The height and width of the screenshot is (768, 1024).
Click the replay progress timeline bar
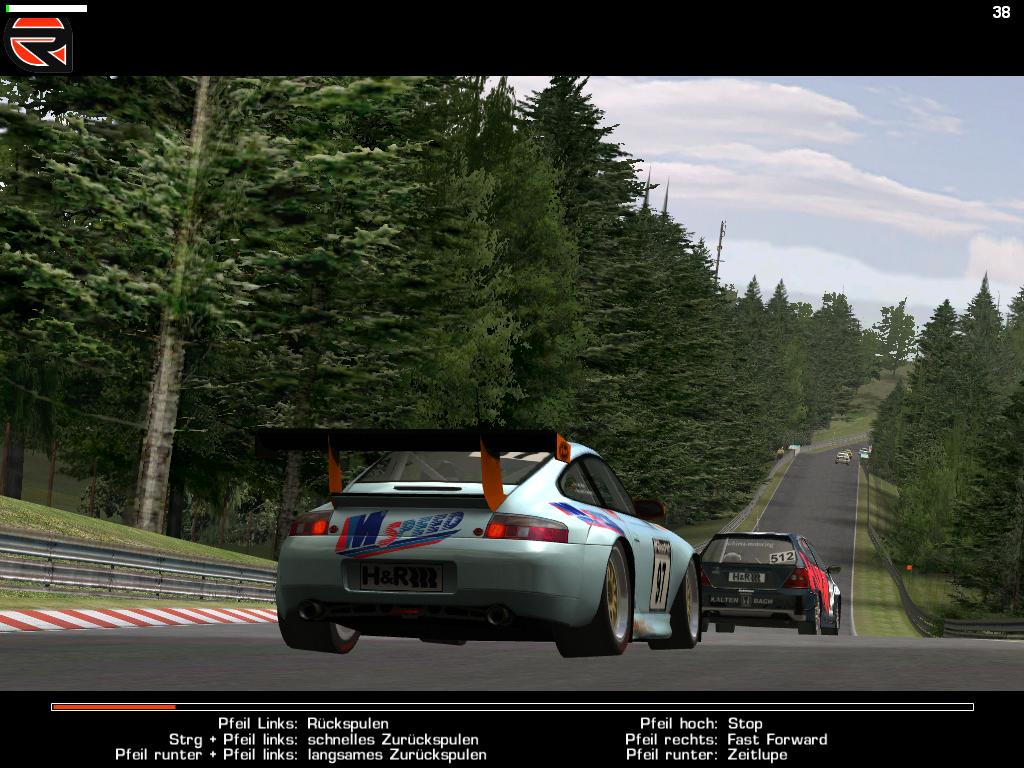[x=512, y=707]
